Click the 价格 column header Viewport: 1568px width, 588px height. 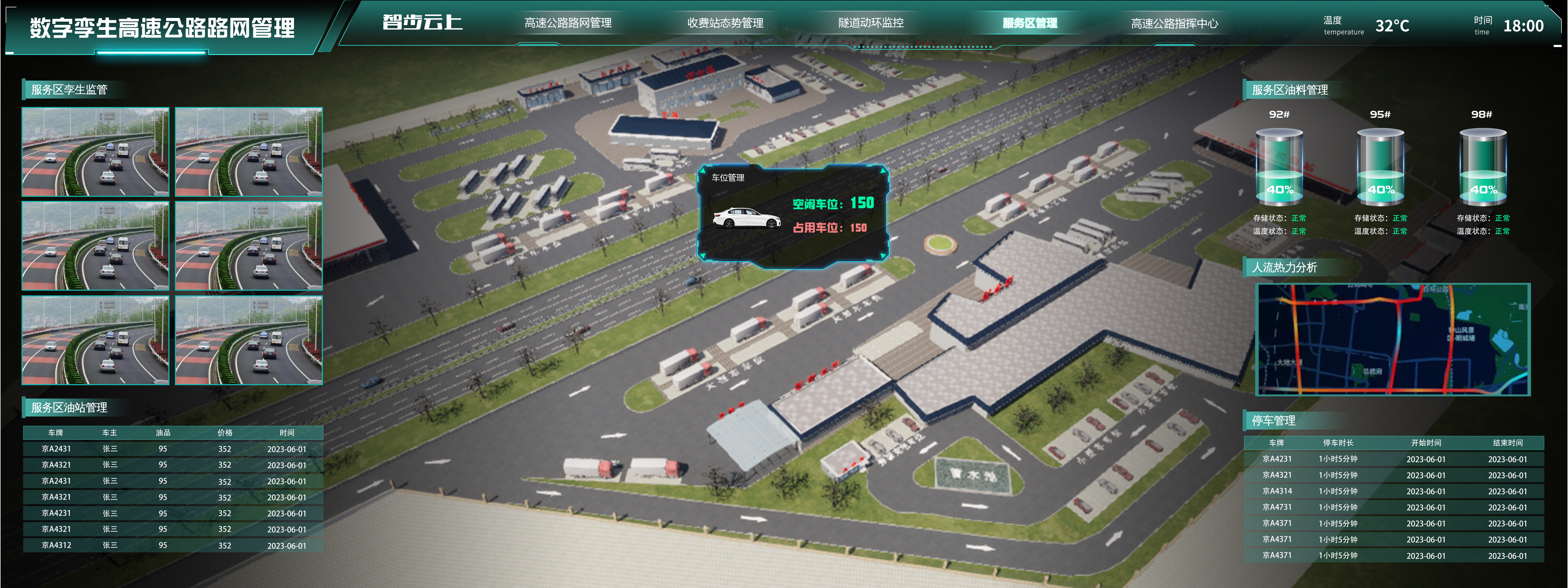click(225, 433)
